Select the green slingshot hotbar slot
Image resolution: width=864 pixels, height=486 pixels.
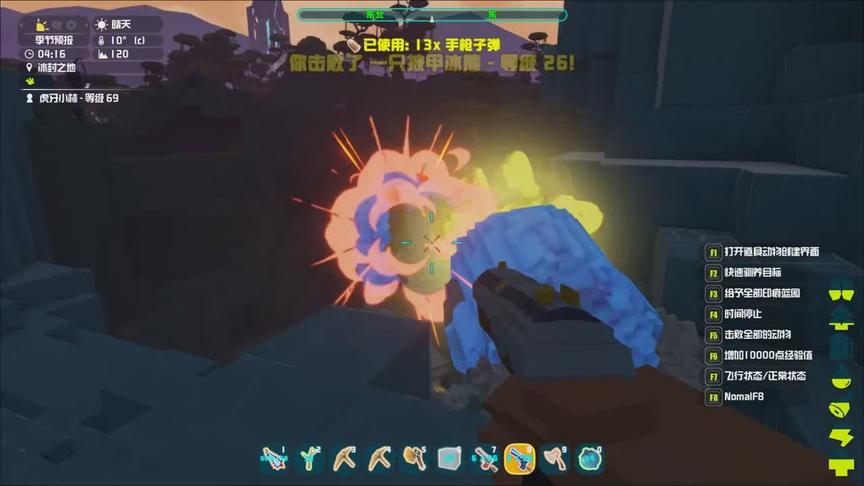(x=309, y=459)
